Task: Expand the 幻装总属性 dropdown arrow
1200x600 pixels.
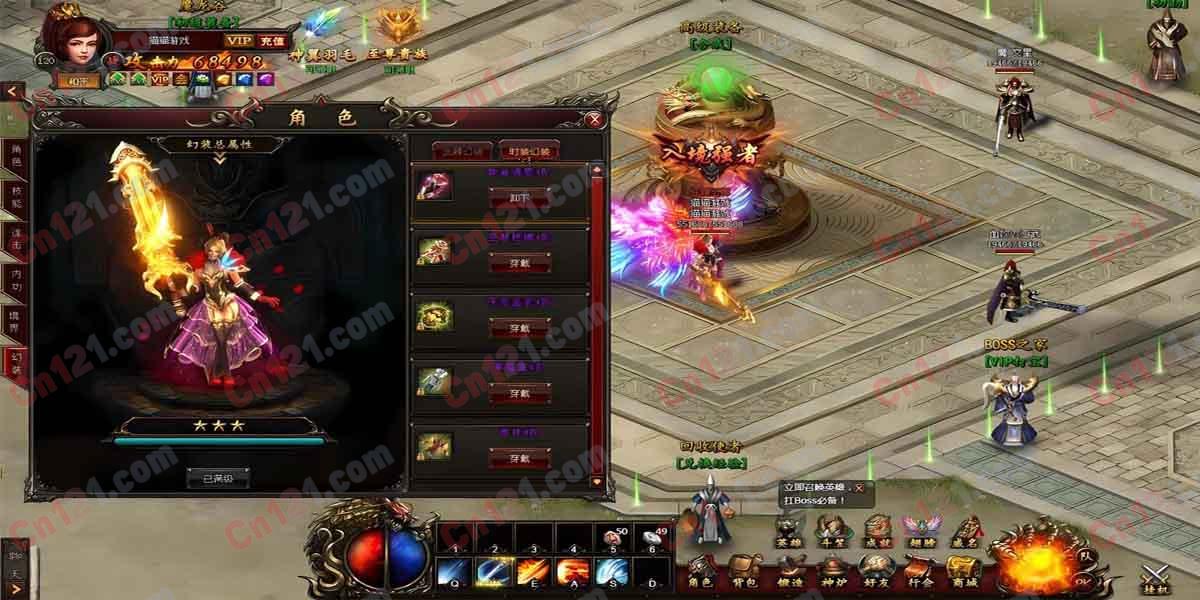Action: pyautogui.click(x=217, y=158)
